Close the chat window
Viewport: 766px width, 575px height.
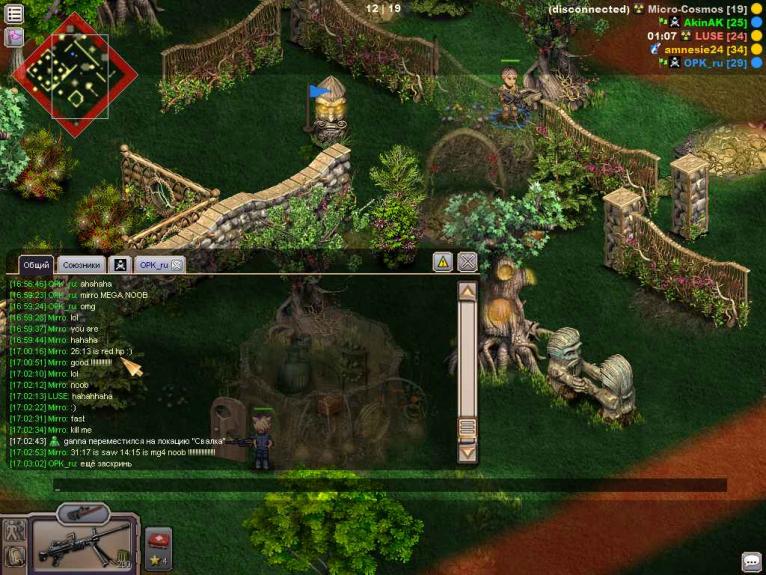pyautogui.click(x=467, y=262)
